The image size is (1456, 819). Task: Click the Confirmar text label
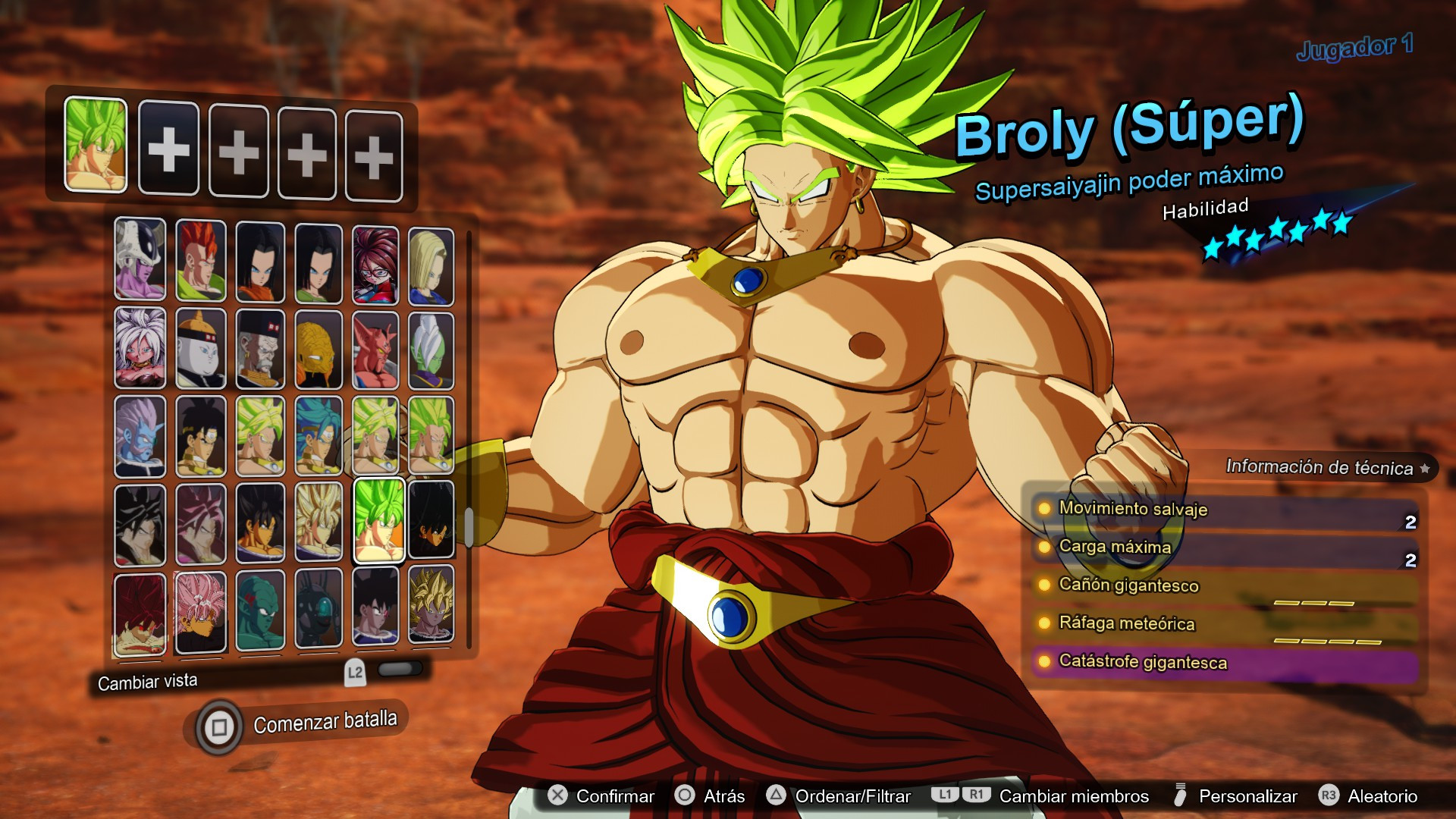point(614,796)
